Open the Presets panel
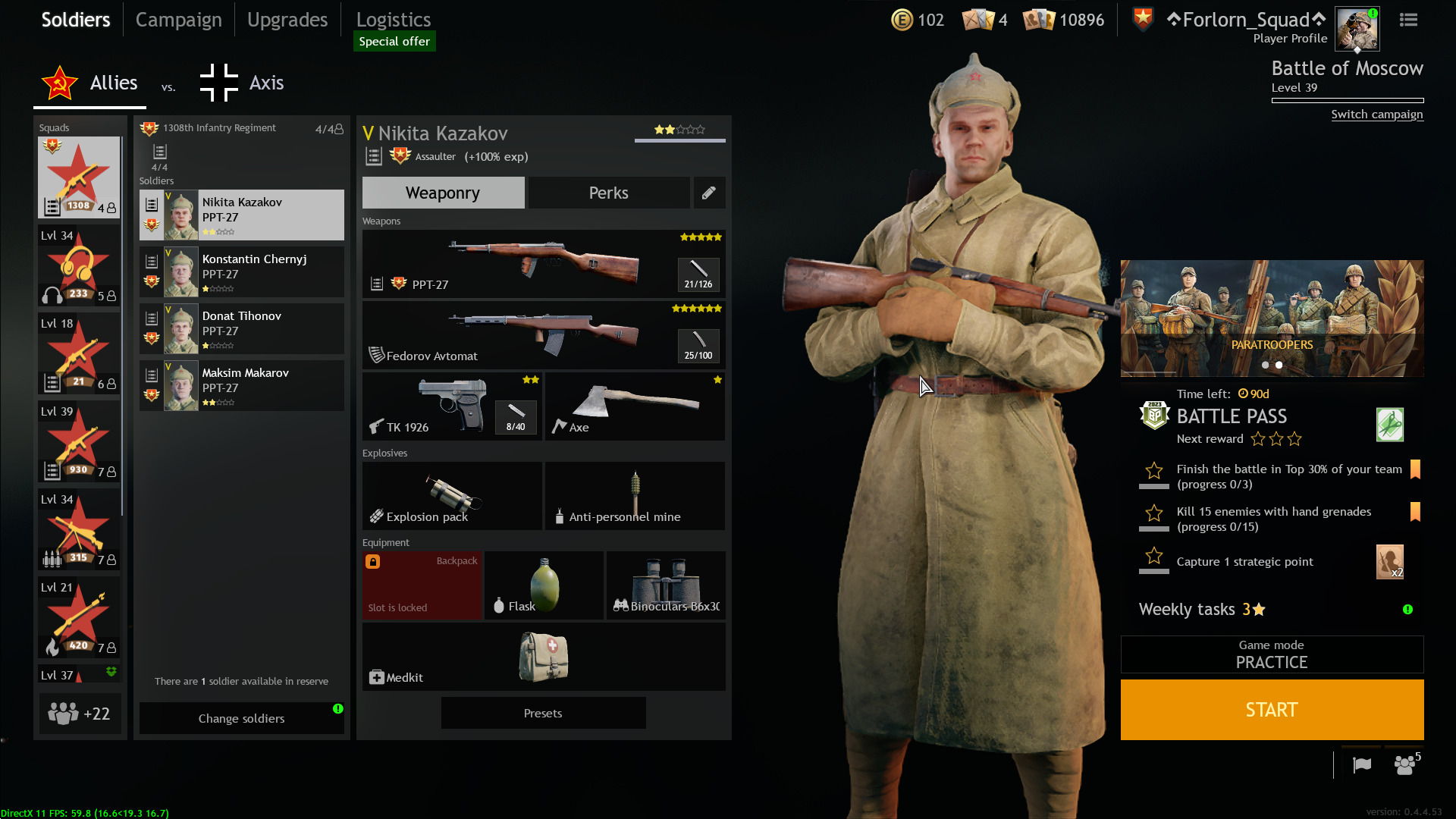1456x819 pixels. pos(542,713)
